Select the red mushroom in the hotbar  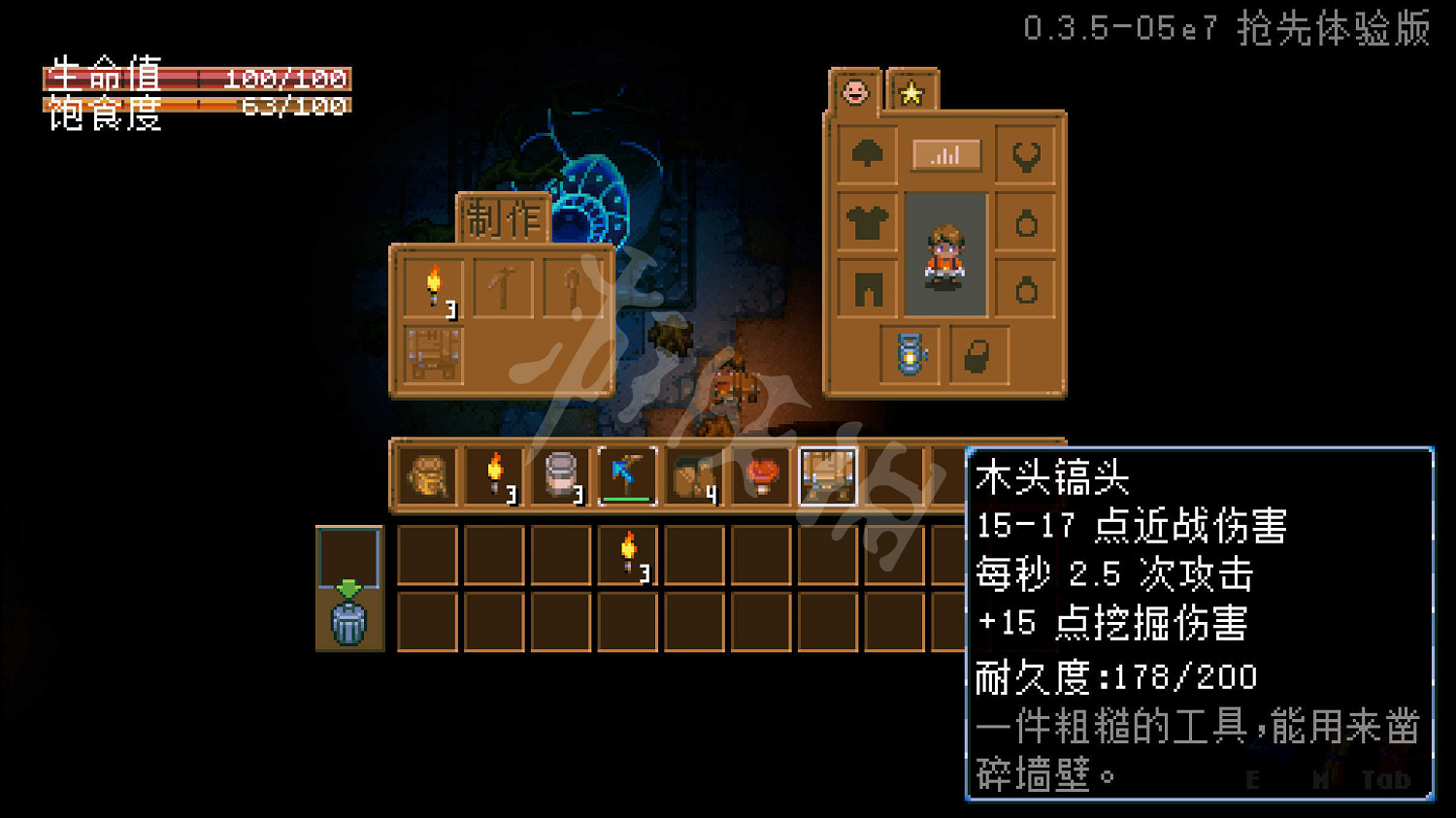coord(762,475)
